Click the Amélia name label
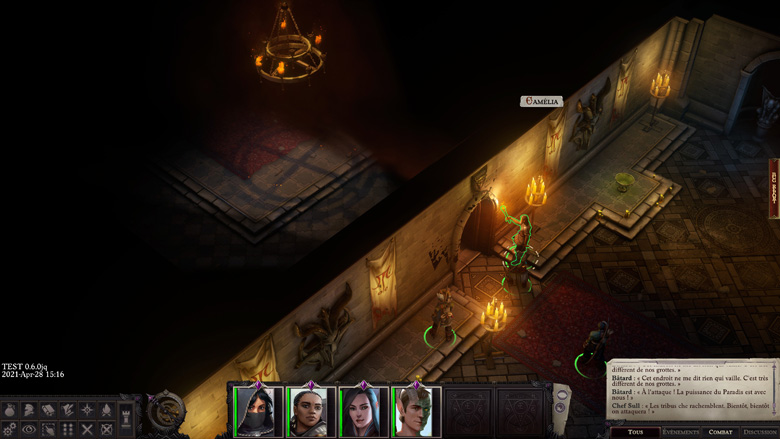 pos(541,102)
